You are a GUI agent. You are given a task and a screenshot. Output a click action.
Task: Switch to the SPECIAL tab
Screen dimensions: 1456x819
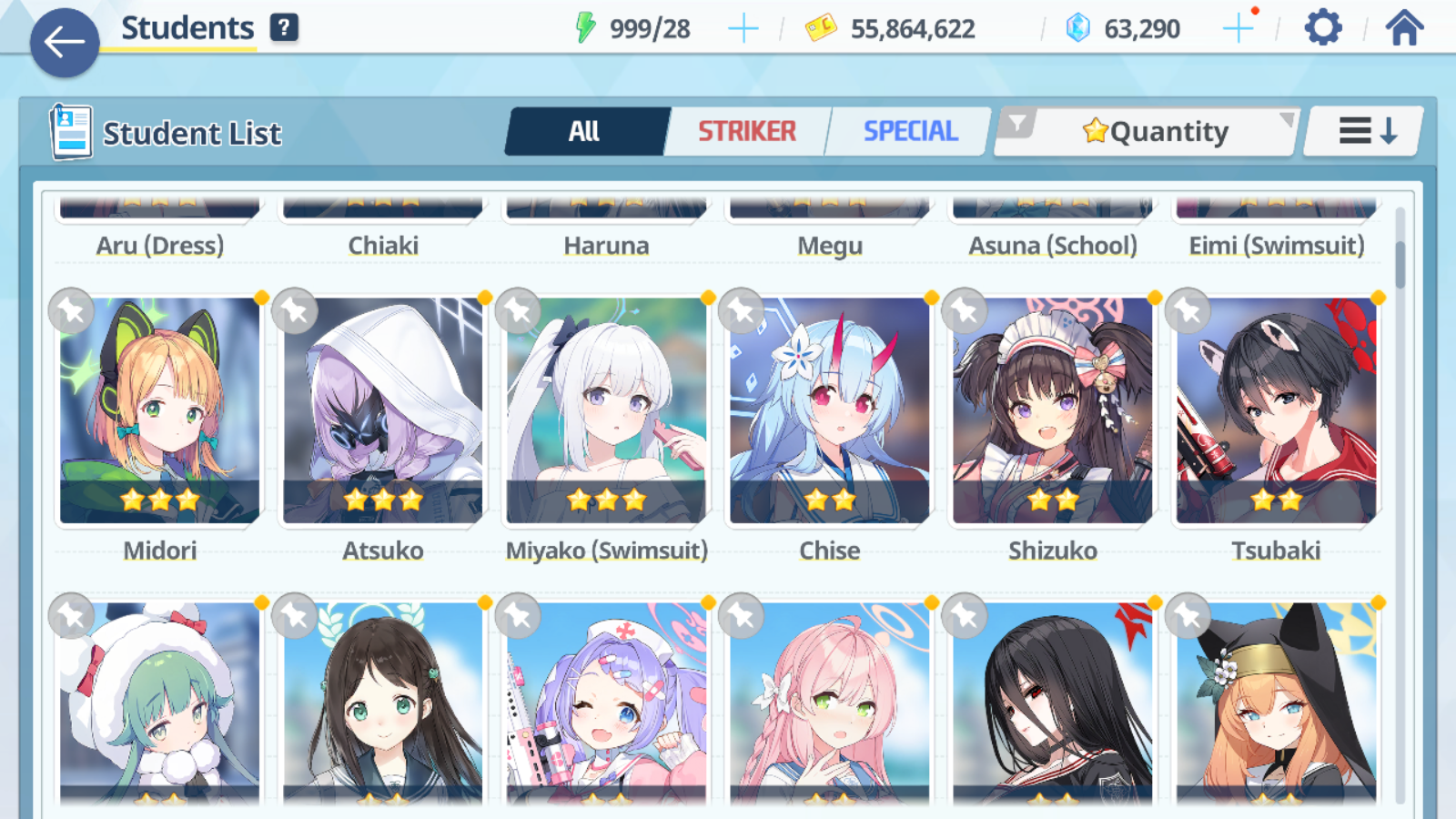[x=909, y=130]
